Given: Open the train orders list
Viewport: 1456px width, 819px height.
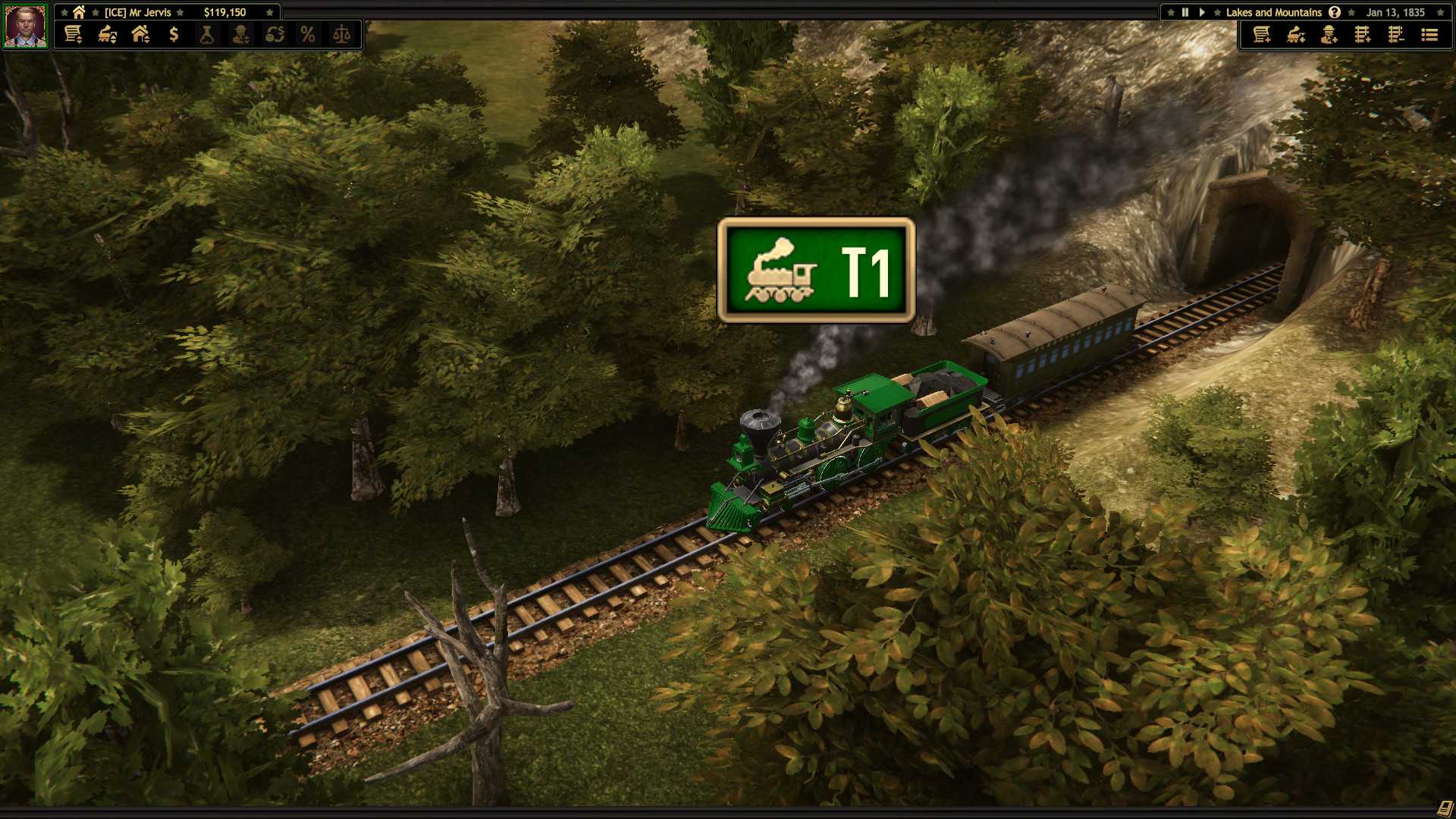Looking at the screenshot, I should tap(1429, 35).
